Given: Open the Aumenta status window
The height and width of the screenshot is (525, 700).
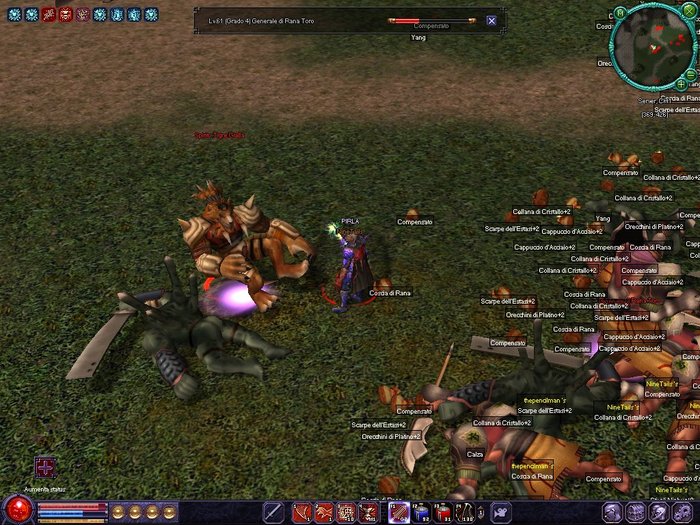Looking at the screenshot, I should (45, 467).
